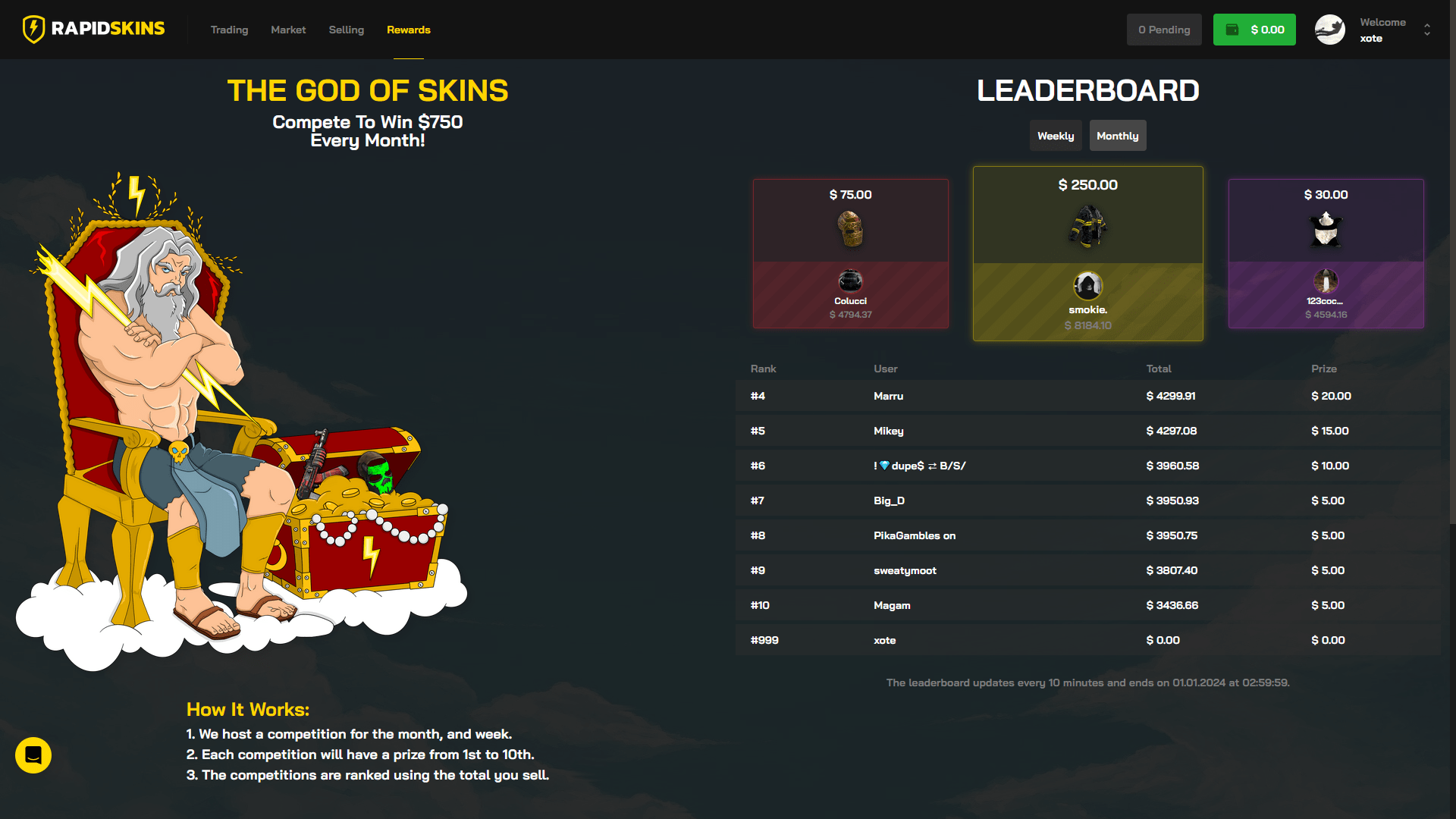The image size is (1456, 819).
Task: Click the RapidSkins lightning bolt logo
Action: coord(33,29)
